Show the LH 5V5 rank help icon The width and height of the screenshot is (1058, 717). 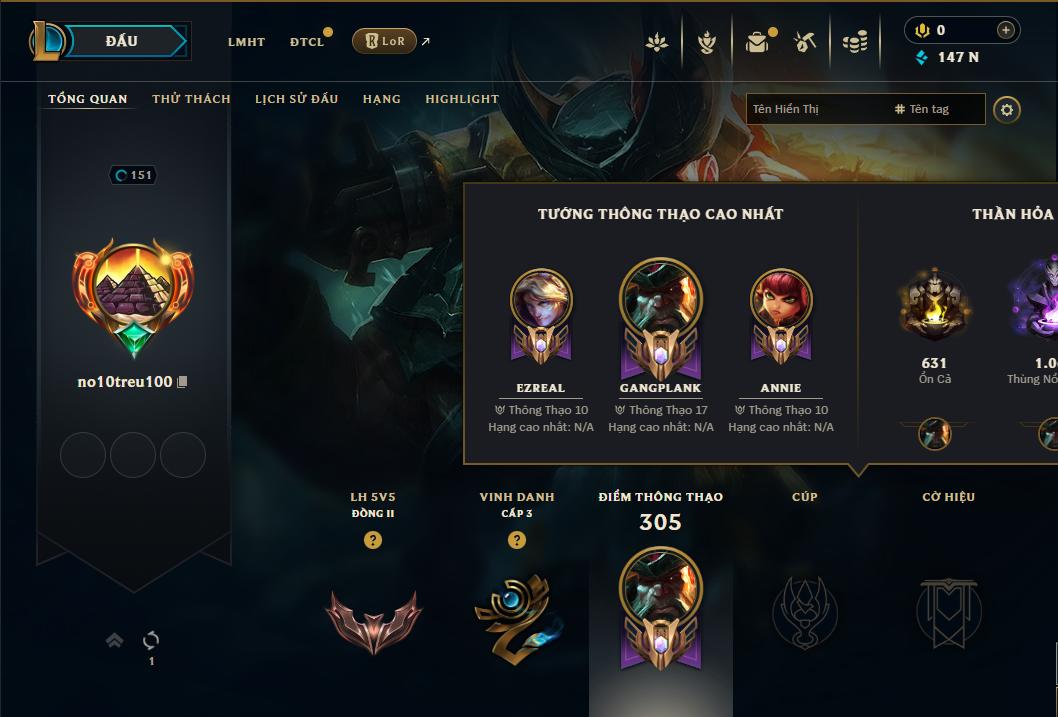pos(373,540)
